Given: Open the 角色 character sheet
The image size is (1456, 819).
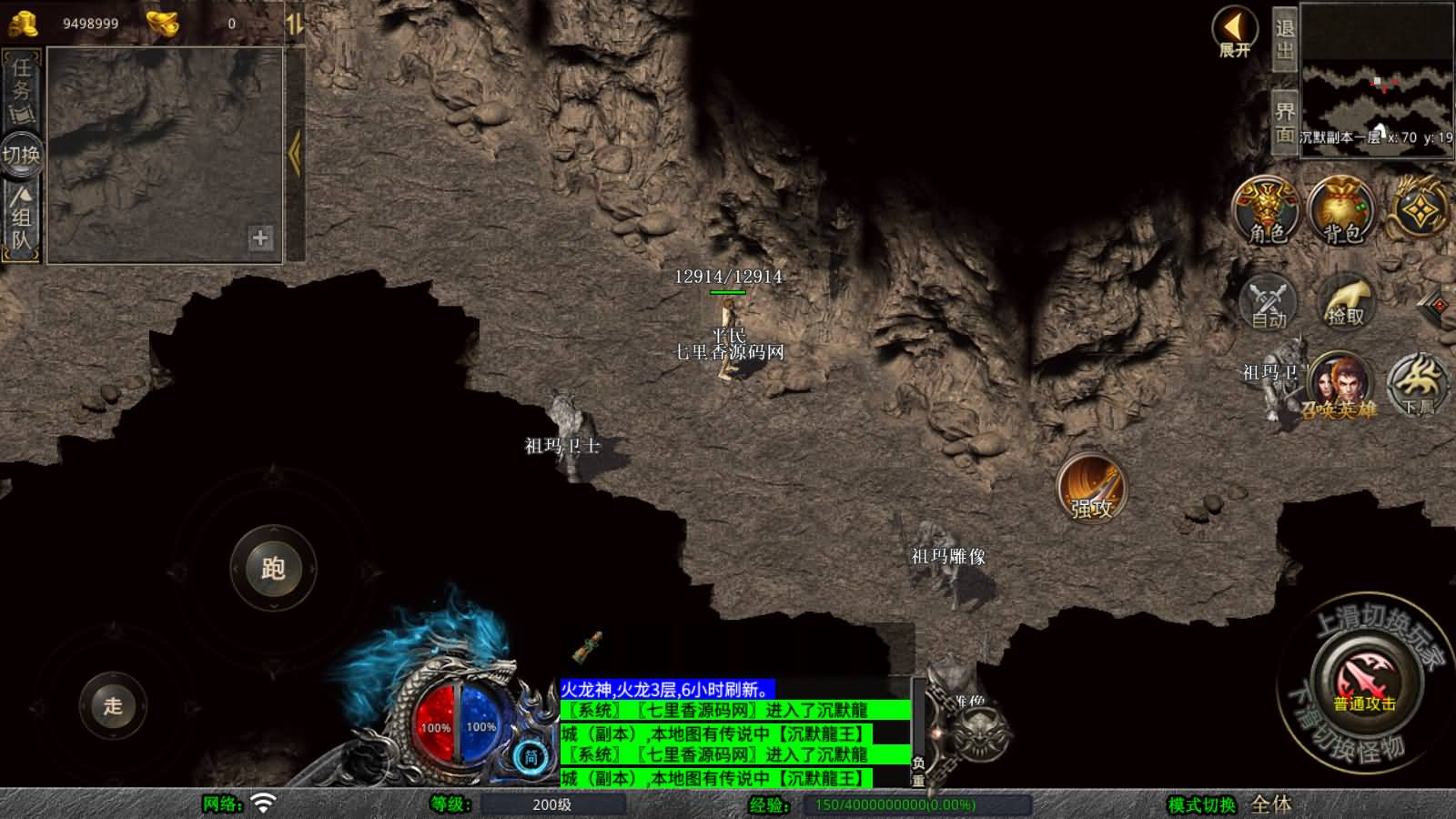Looking at the screenshot, I should 1266,211.
